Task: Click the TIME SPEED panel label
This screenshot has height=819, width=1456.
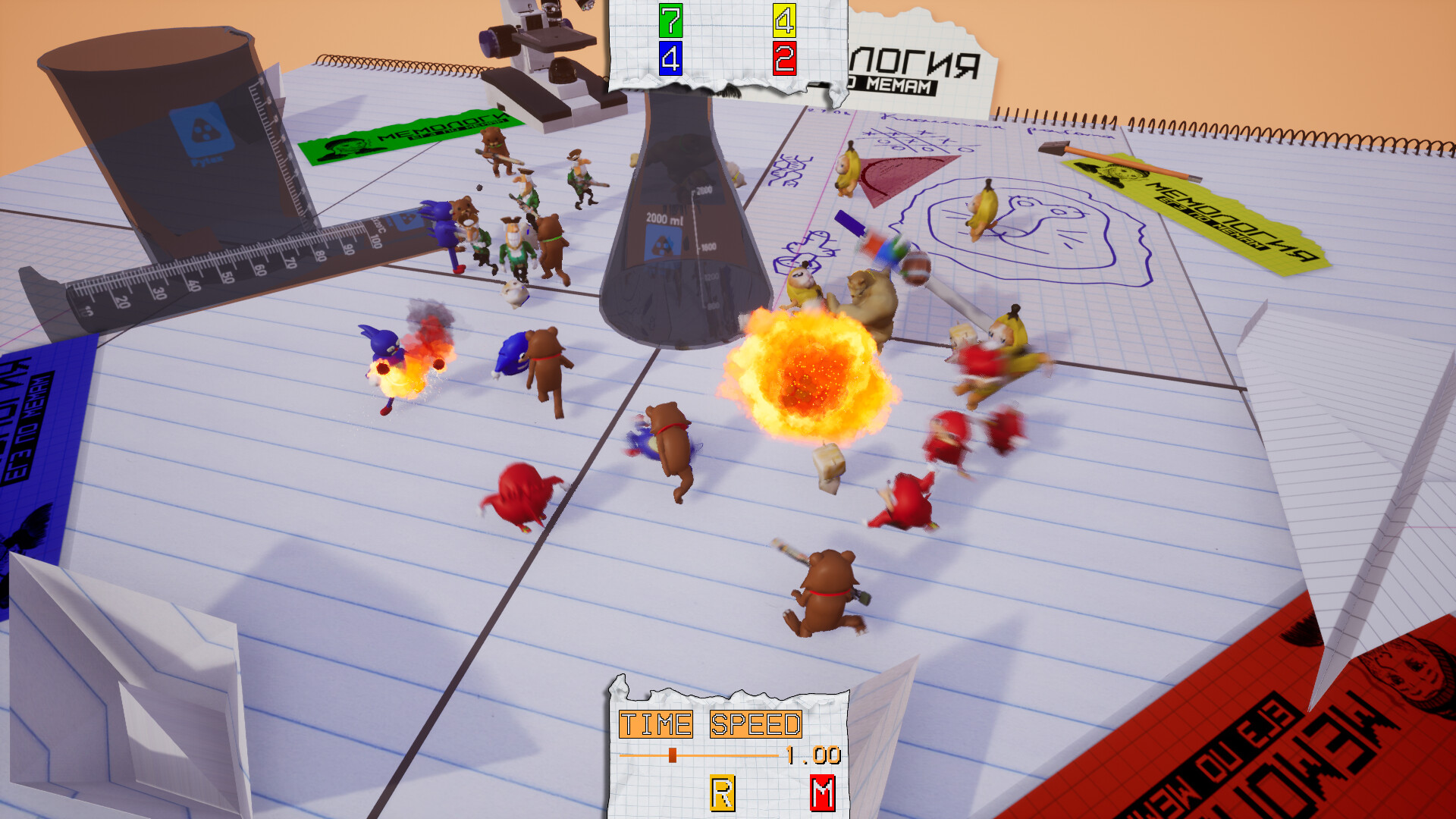Action: coord(709,722)
